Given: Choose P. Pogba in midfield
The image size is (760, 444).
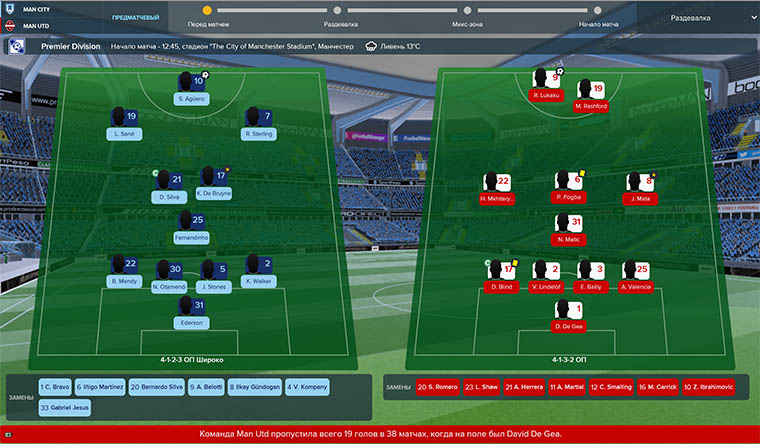Looking at the screenshot, I should (567, 186).
